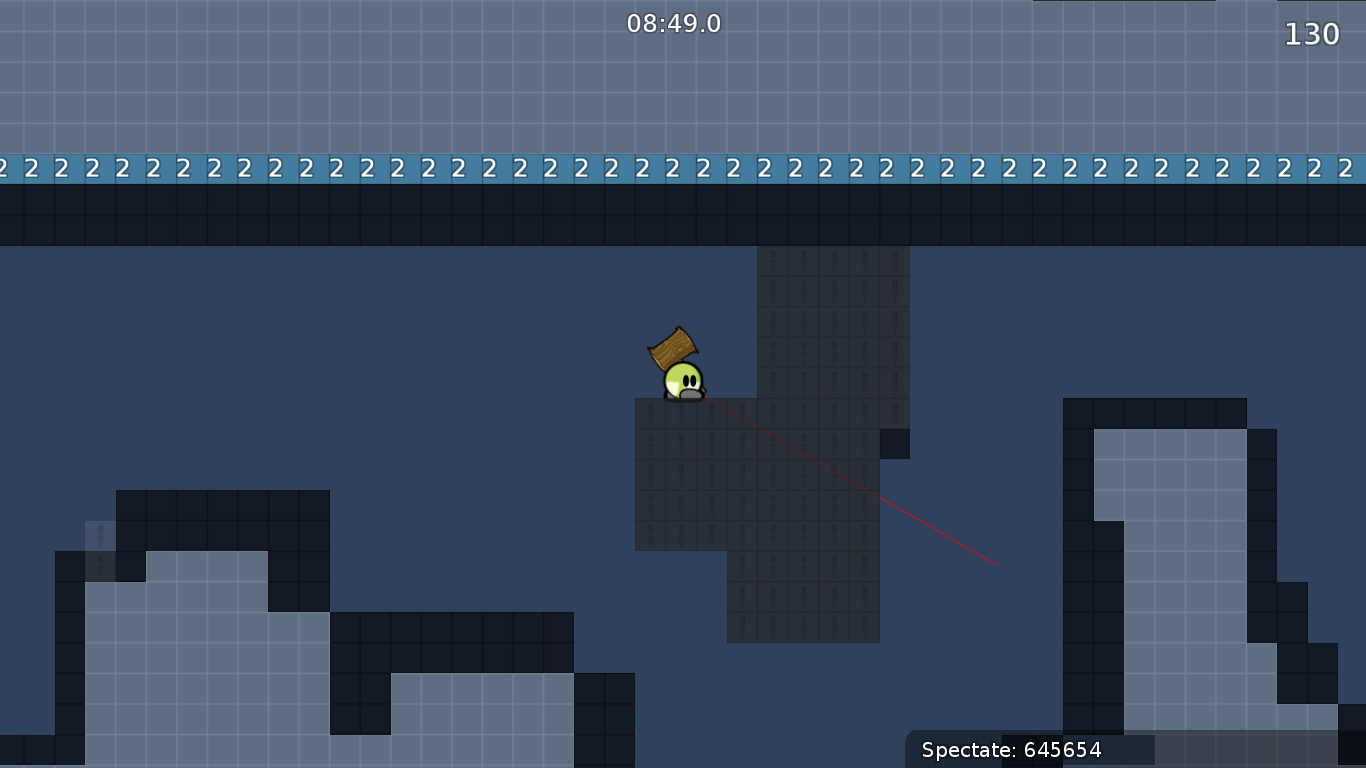Viewport: 1366px width, 768px height.
Task: Click the race timer showing 08:49.0
Action: (675, 24)
